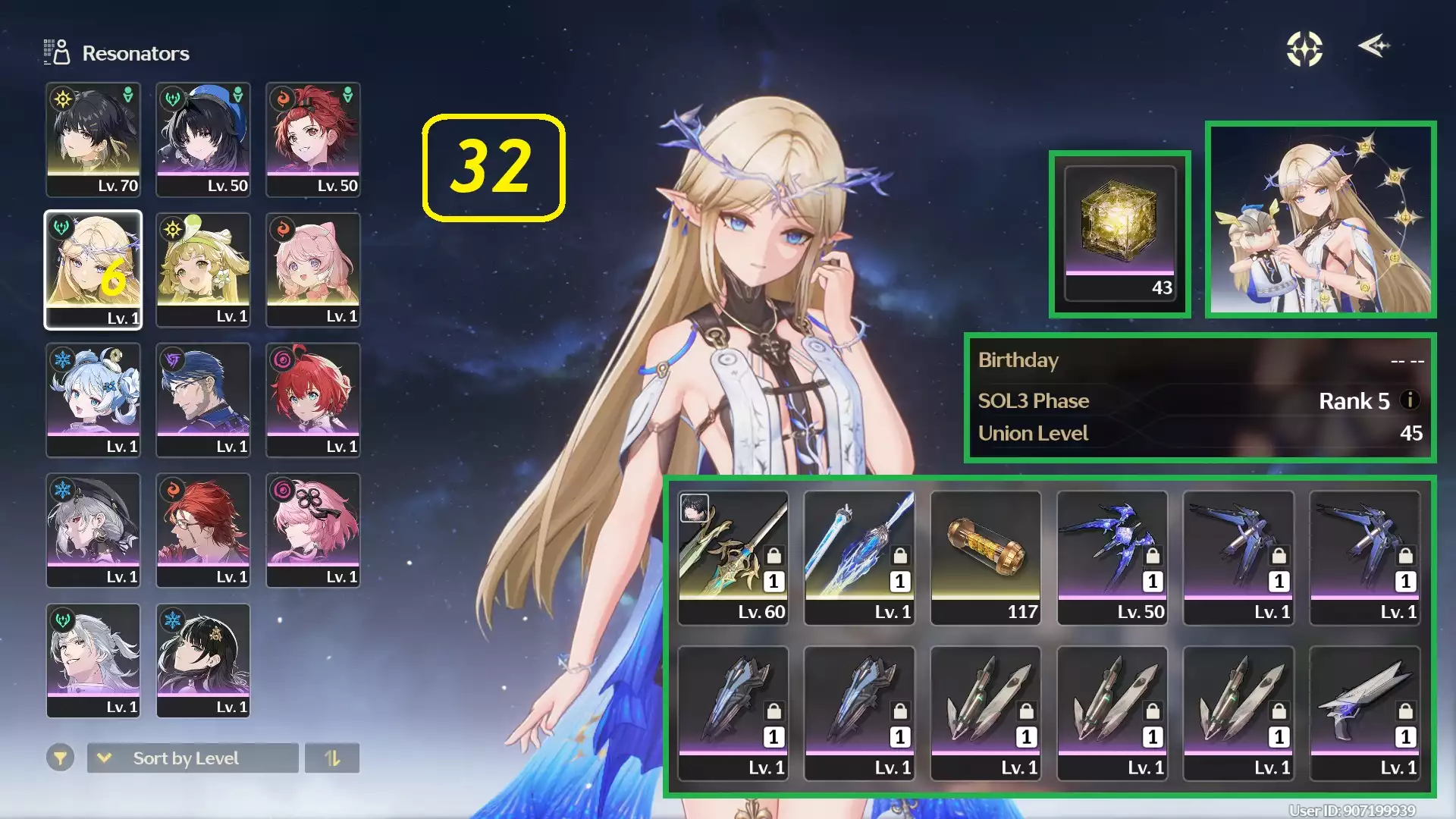
Task: Open the Sort by Level dropdown
Action: pos(193,758)
